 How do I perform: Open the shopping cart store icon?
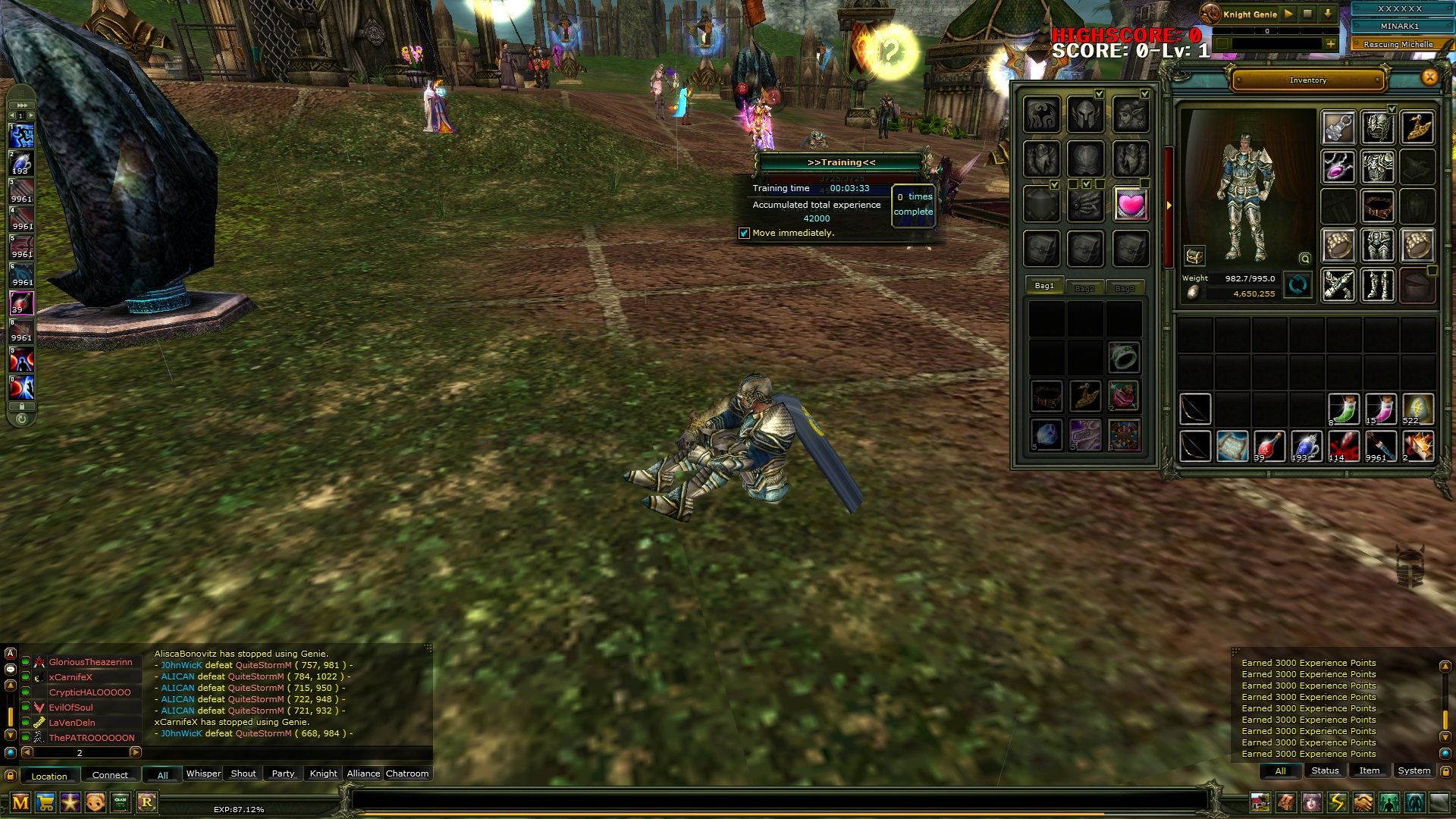point(45,802)
